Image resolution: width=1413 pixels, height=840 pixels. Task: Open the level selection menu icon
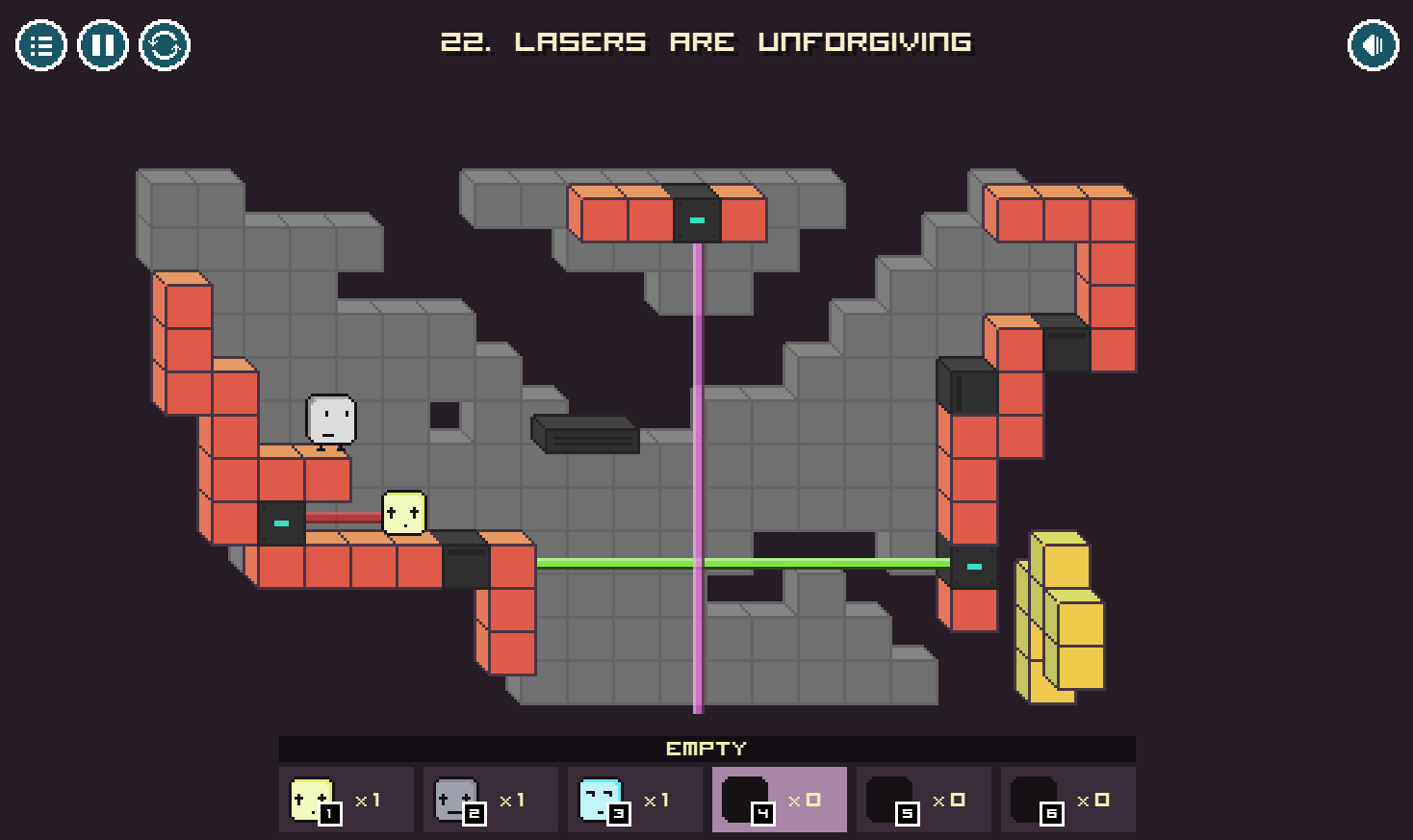39,43
